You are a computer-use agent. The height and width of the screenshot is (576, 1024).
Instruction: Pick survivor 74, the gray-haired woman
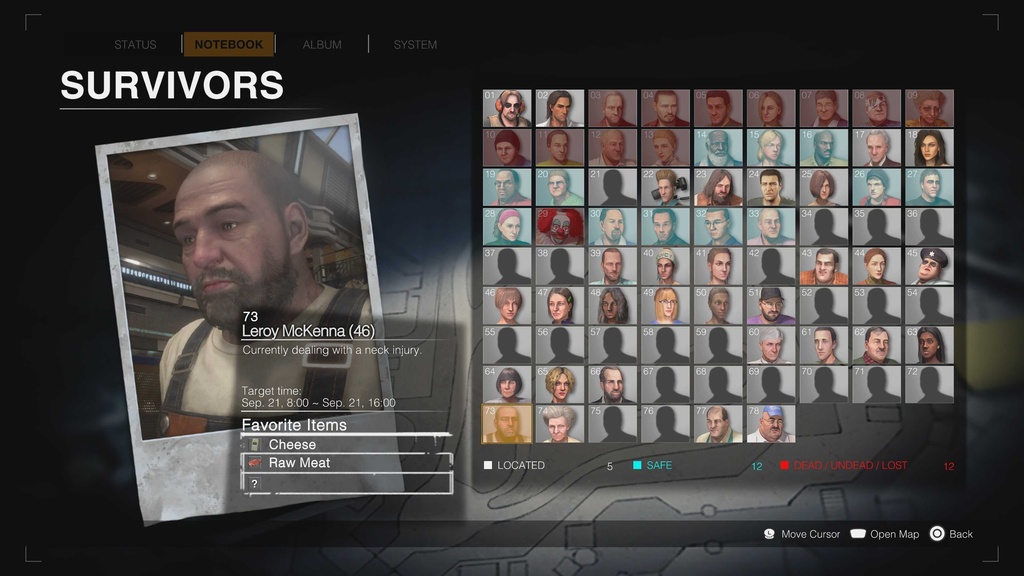(560, 423)
